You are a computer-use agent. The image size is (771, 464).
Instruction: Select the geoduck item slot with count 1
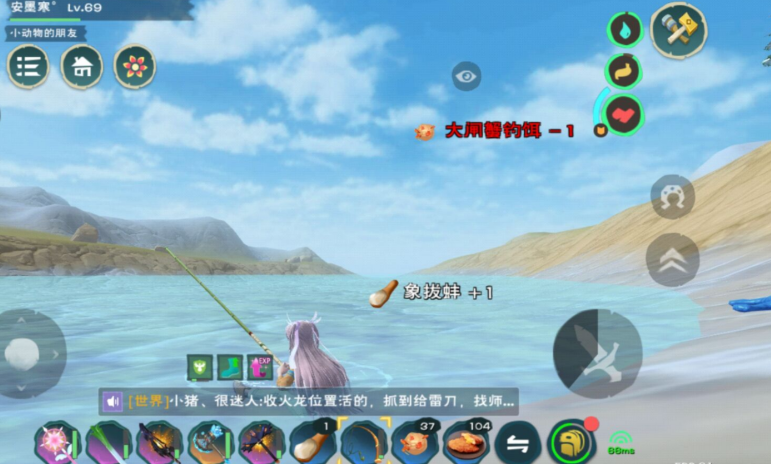pyautogui.click(x=312, y=442)
